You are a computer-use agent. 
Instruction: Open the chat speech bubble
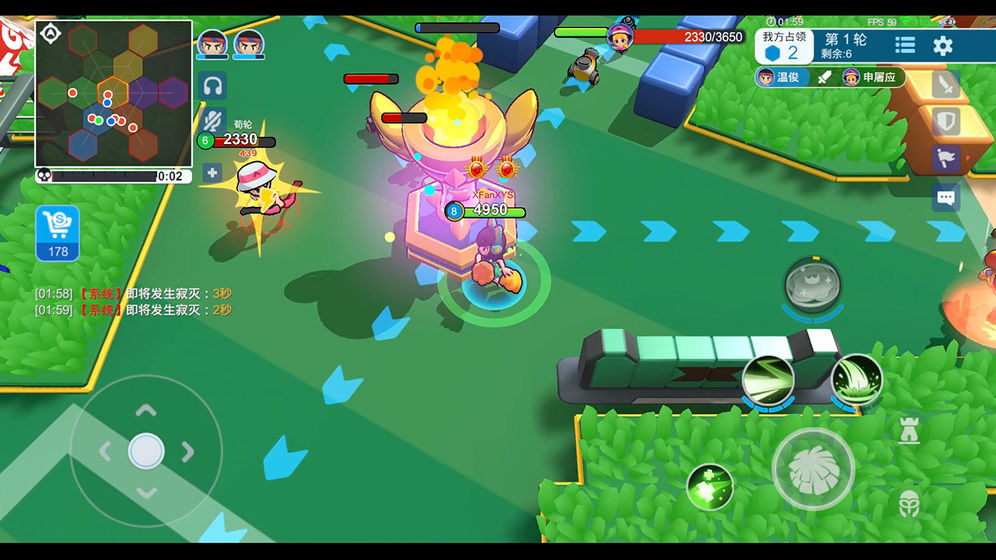pos(945,197)
